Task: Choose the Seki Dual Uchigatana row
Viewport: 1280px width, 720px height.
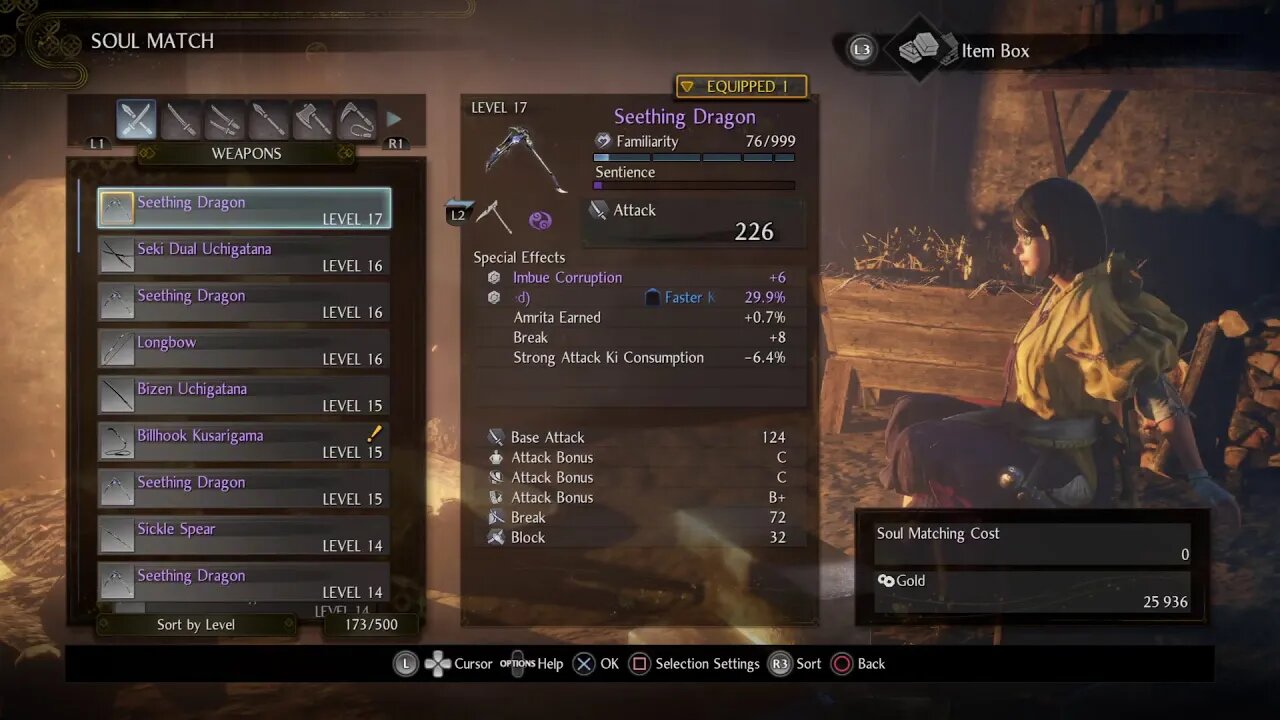Action: (x=244, y=256)
